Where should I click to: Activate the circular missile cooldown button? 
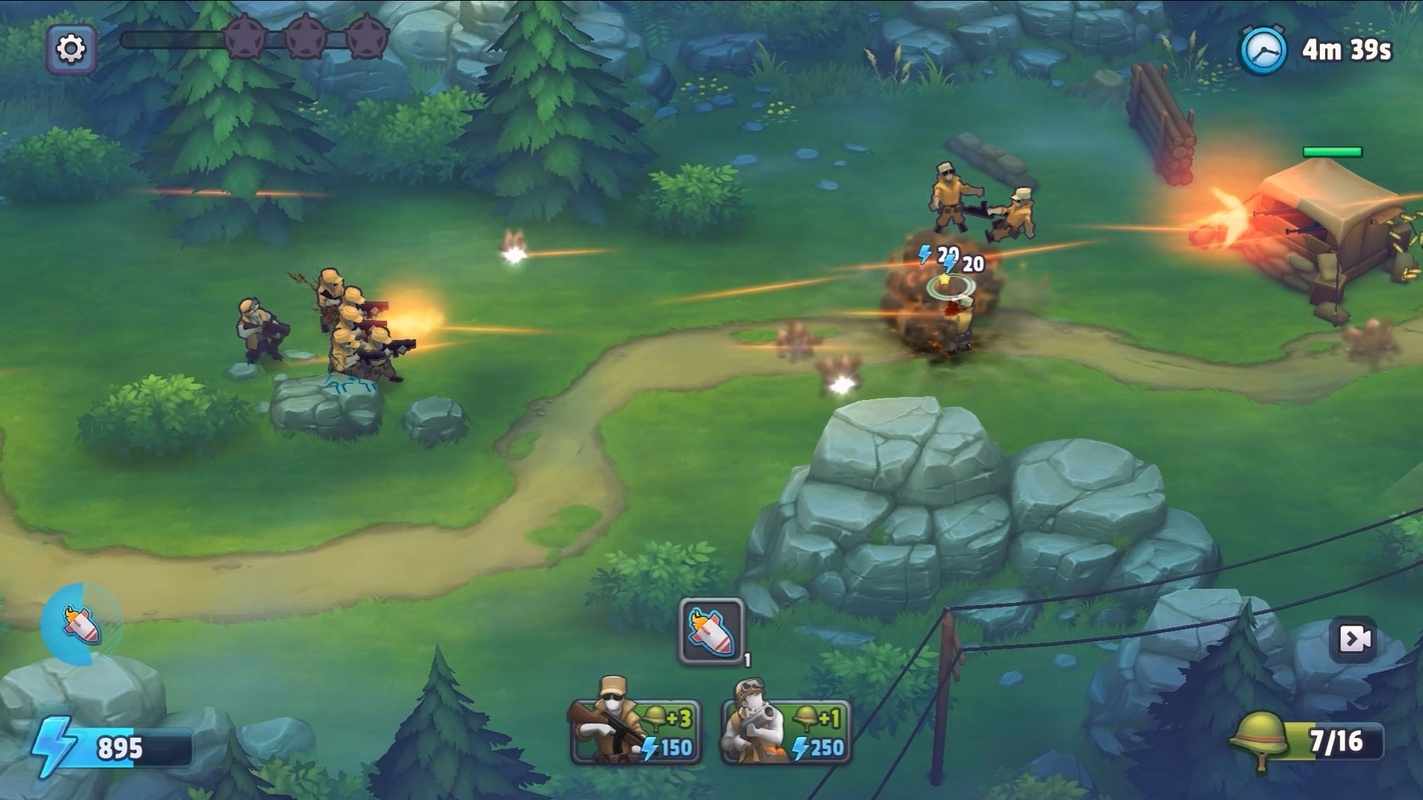pos(81,625)
